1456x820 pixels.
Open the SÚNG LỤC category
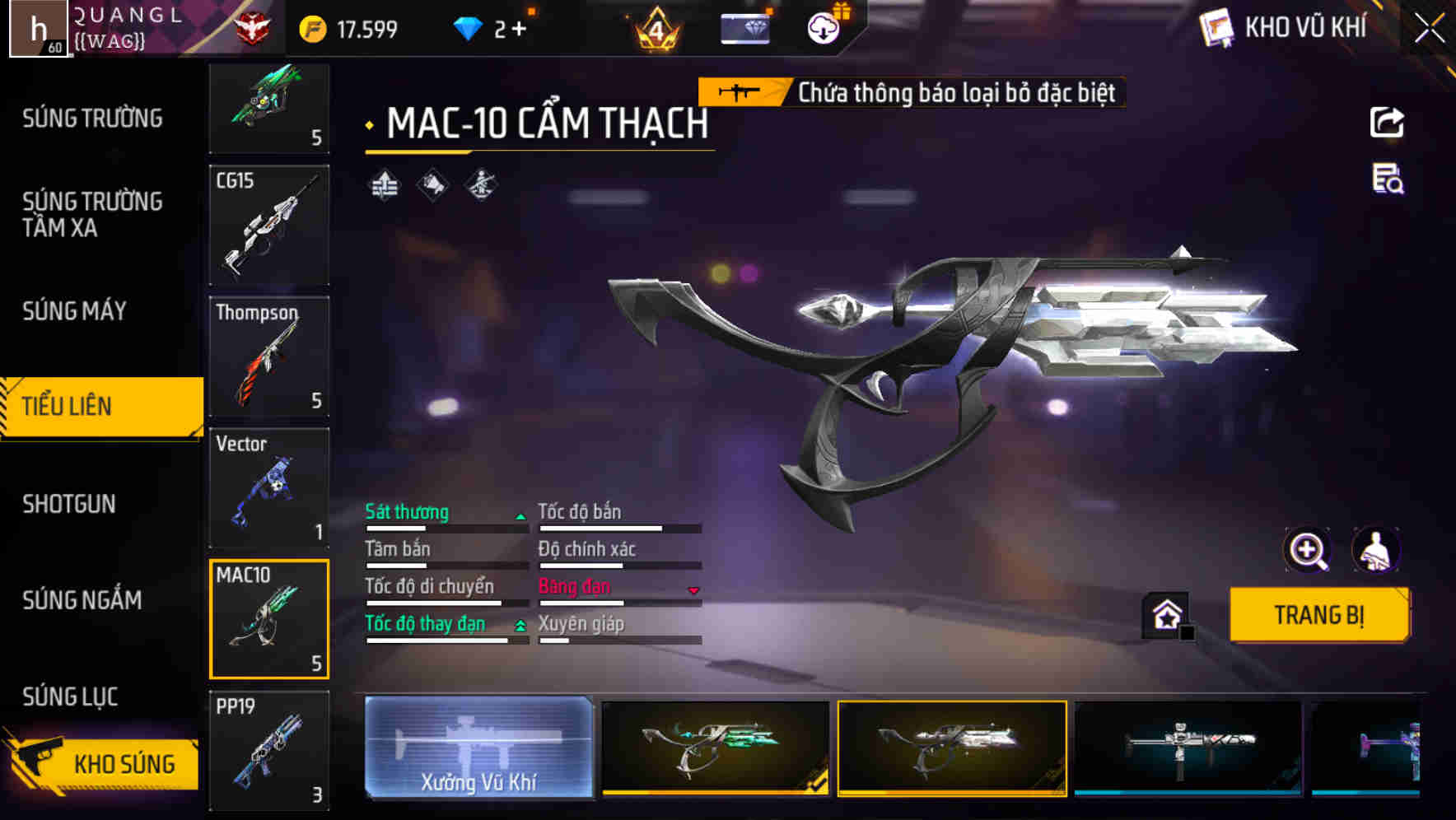pyautogui.click(x=70, y=697)
